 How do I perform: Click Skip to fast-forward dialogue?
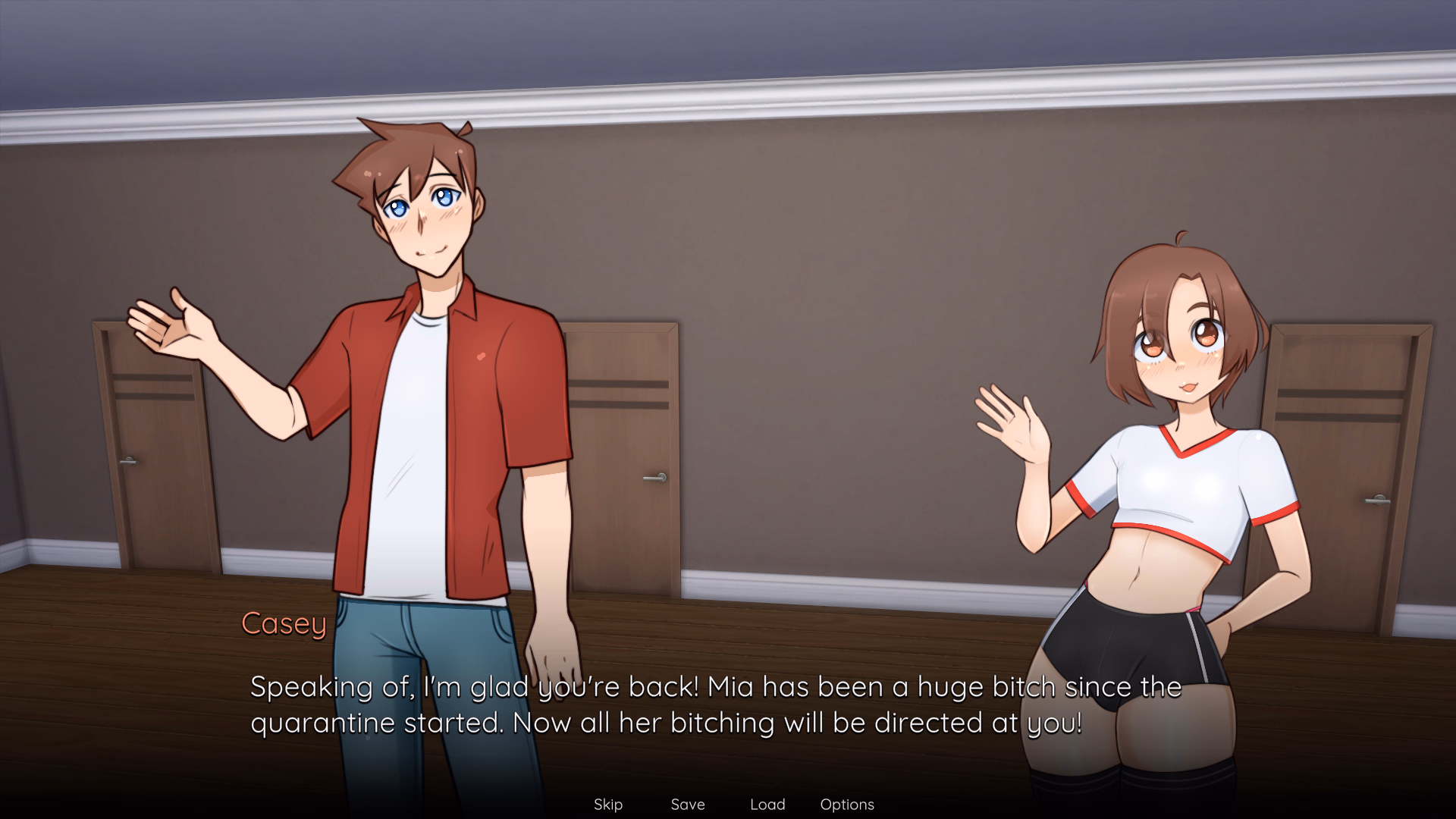click(x=608, y=805)
